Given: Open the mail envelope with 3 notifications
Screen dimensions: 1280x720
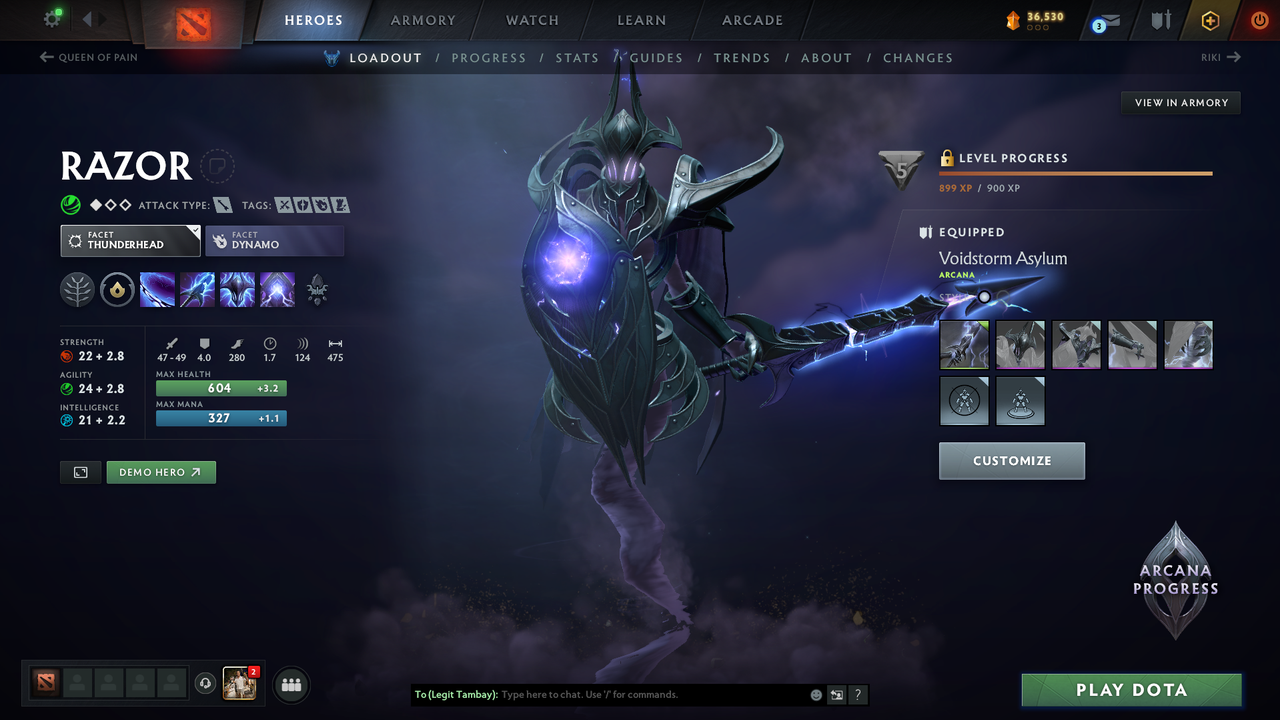Looking at the screenshot, I should (1108, 20).
